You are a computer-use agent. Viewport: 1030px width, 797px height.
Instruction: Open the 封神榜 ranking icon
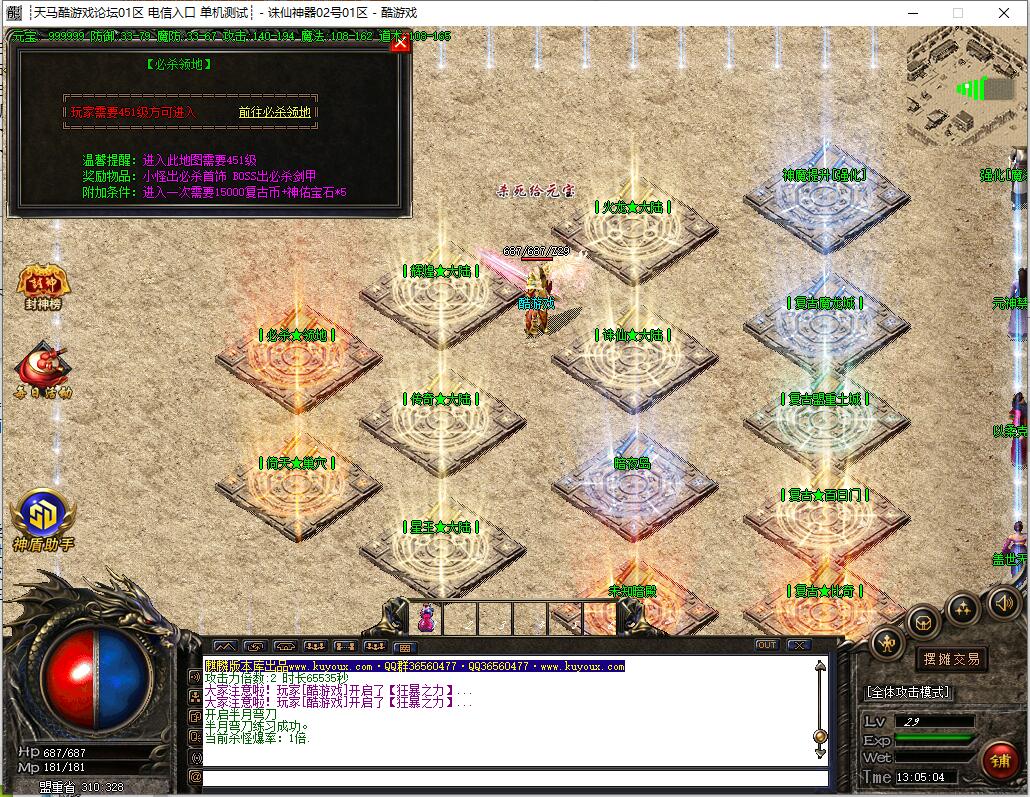[43, 287]
